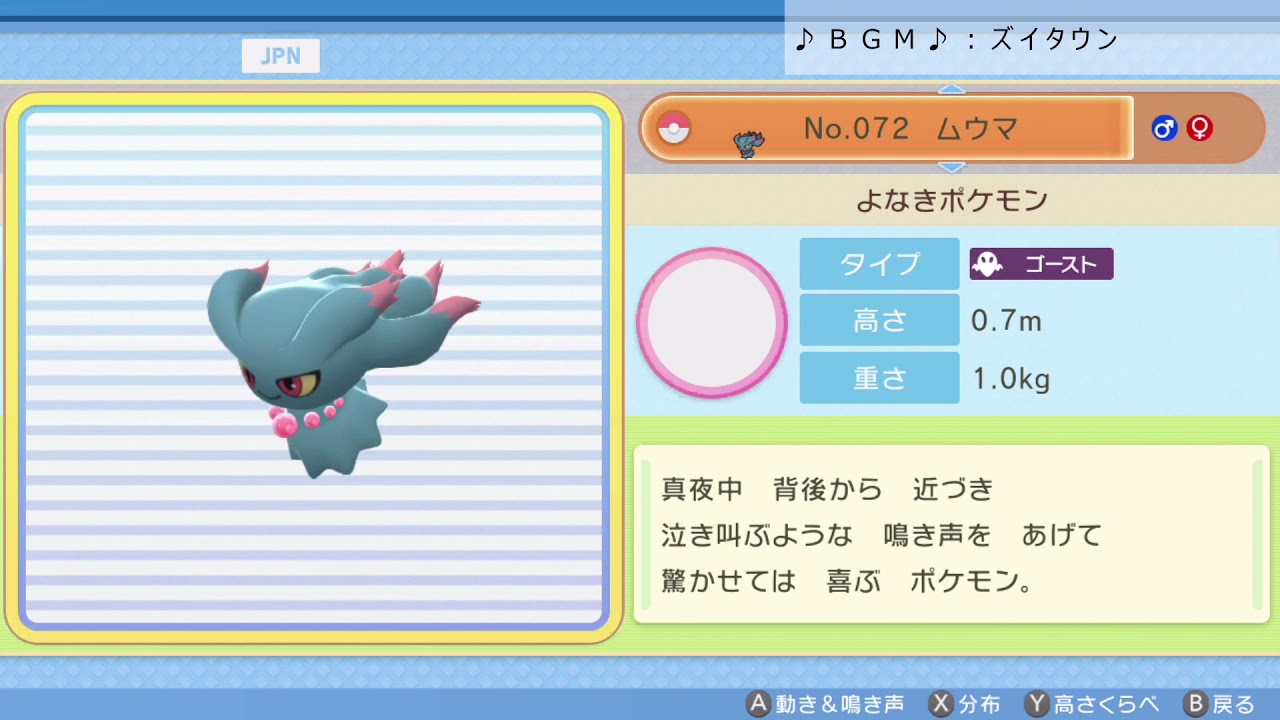The width and height of the screenshot is (1280, 720).
Task: Click the down arrow to view next Pokémon
Action: click(x=951, y=167)
